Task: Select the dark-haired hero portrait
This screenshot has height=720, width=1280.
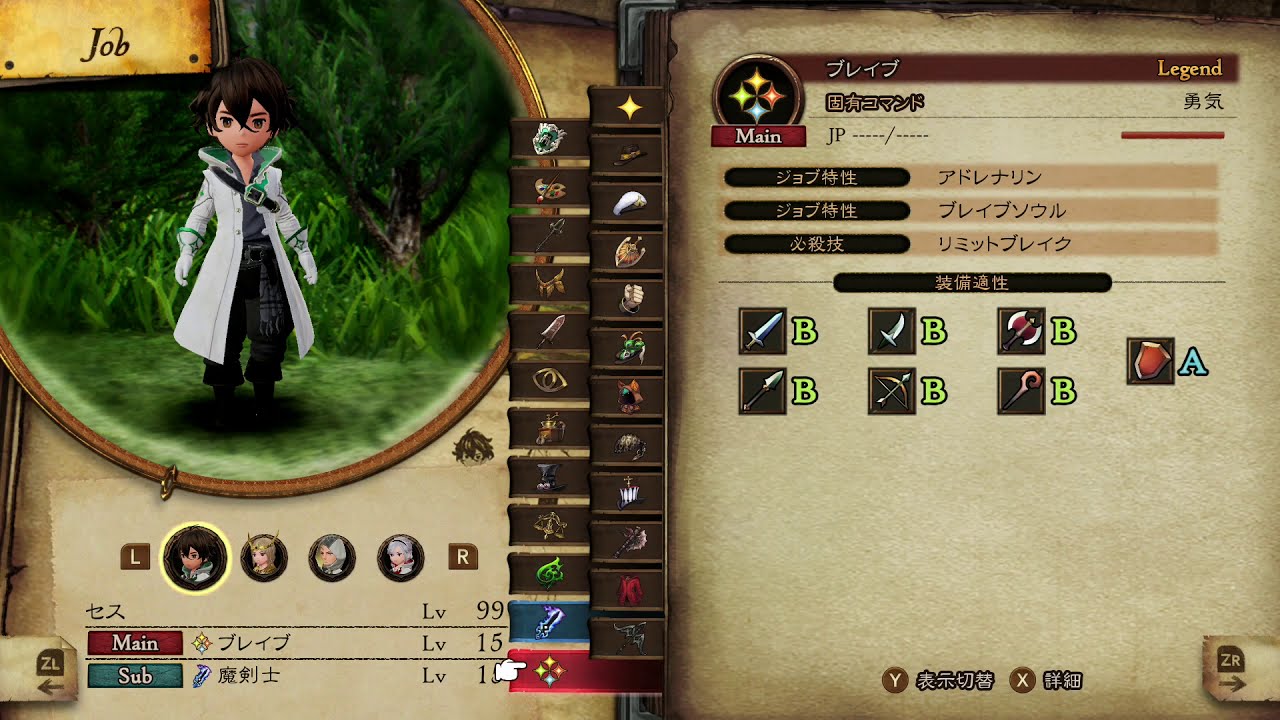Action: 196,558
